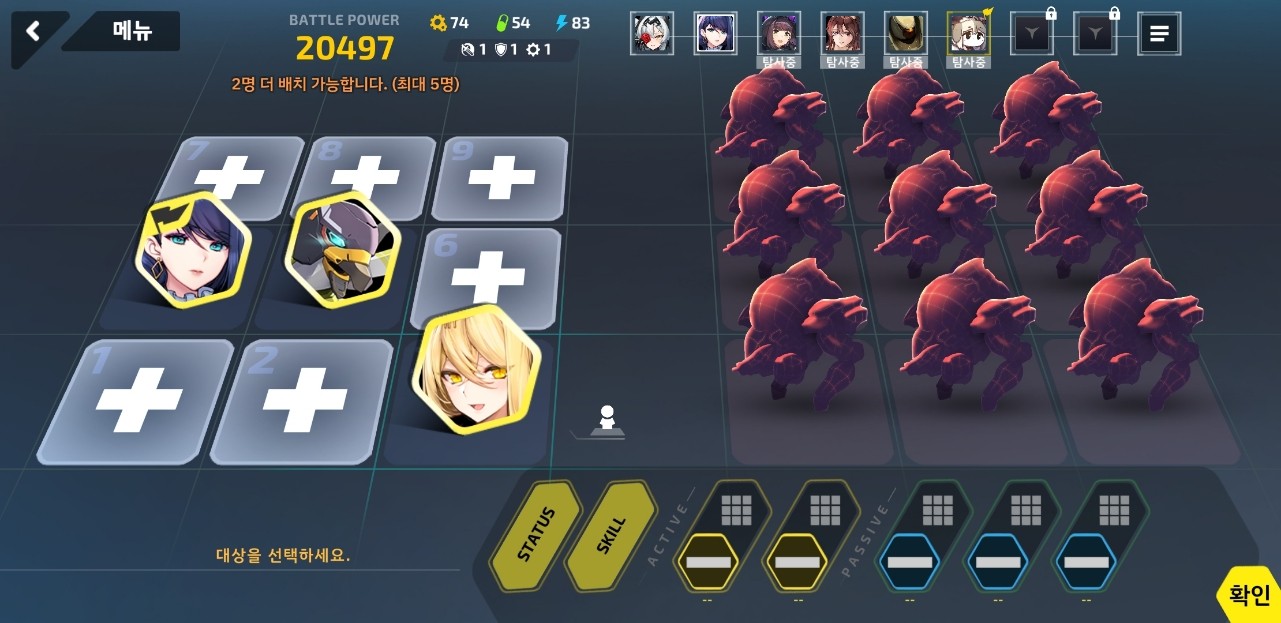This screenshot has width=1281, height=623.
Task: Select the placed robot unit on the grid
Action: (342, 248)
